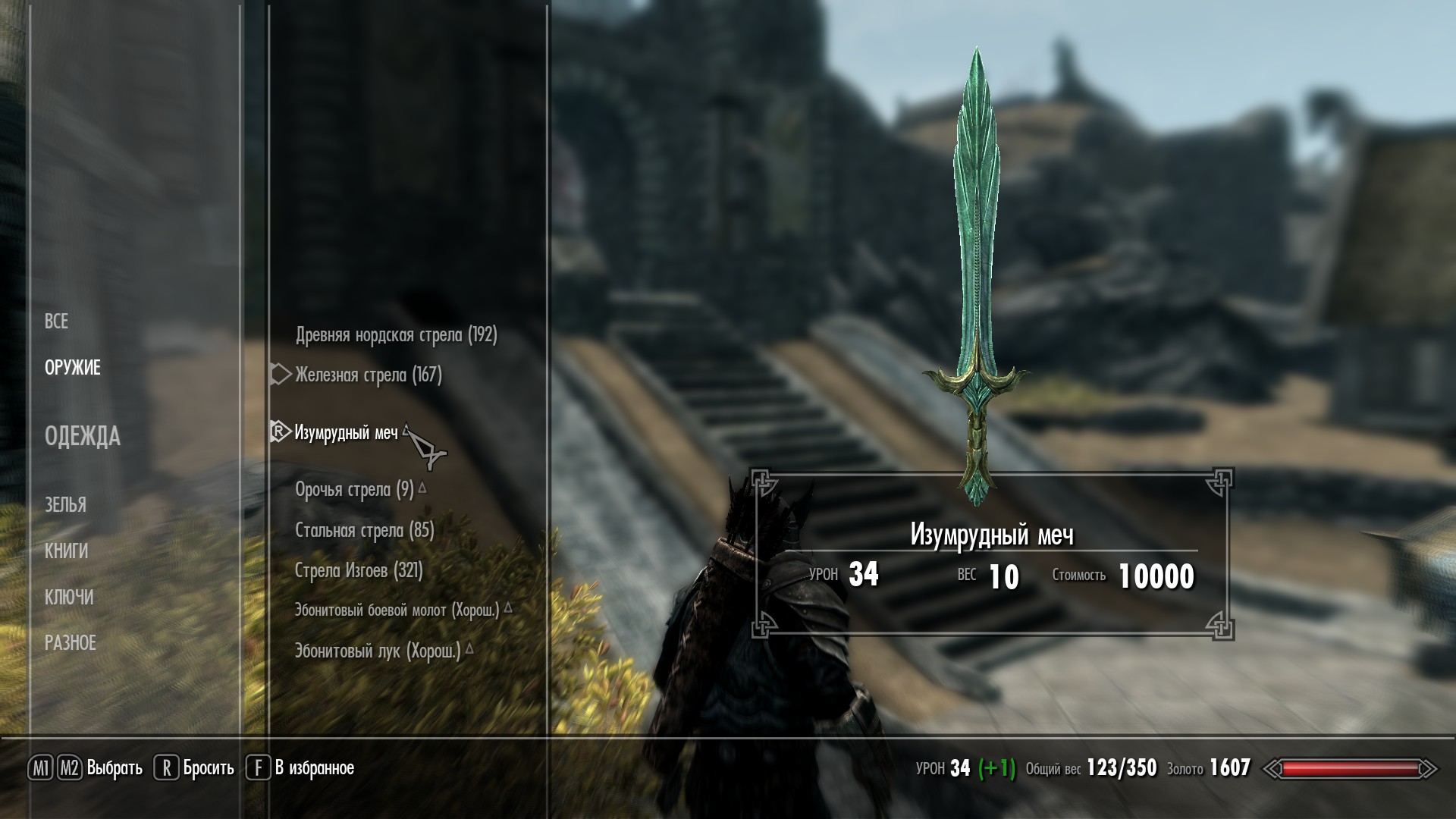Choose Железная стрела (167) in the list
Image resolution: width=1456 pixels, height=819 pixels.
click(x=369, y=375)
